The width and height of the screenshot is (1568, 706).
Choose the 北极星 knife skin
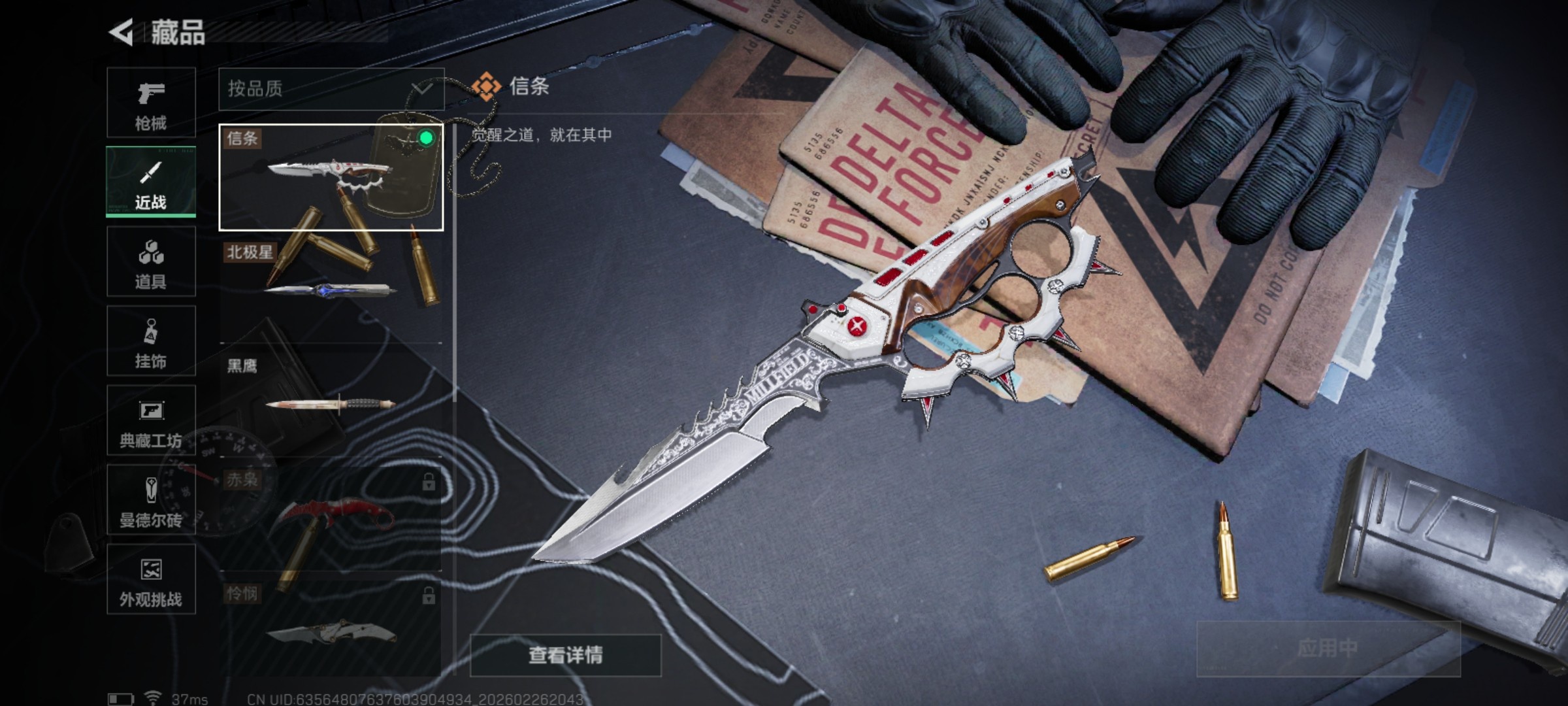[331, 288]
